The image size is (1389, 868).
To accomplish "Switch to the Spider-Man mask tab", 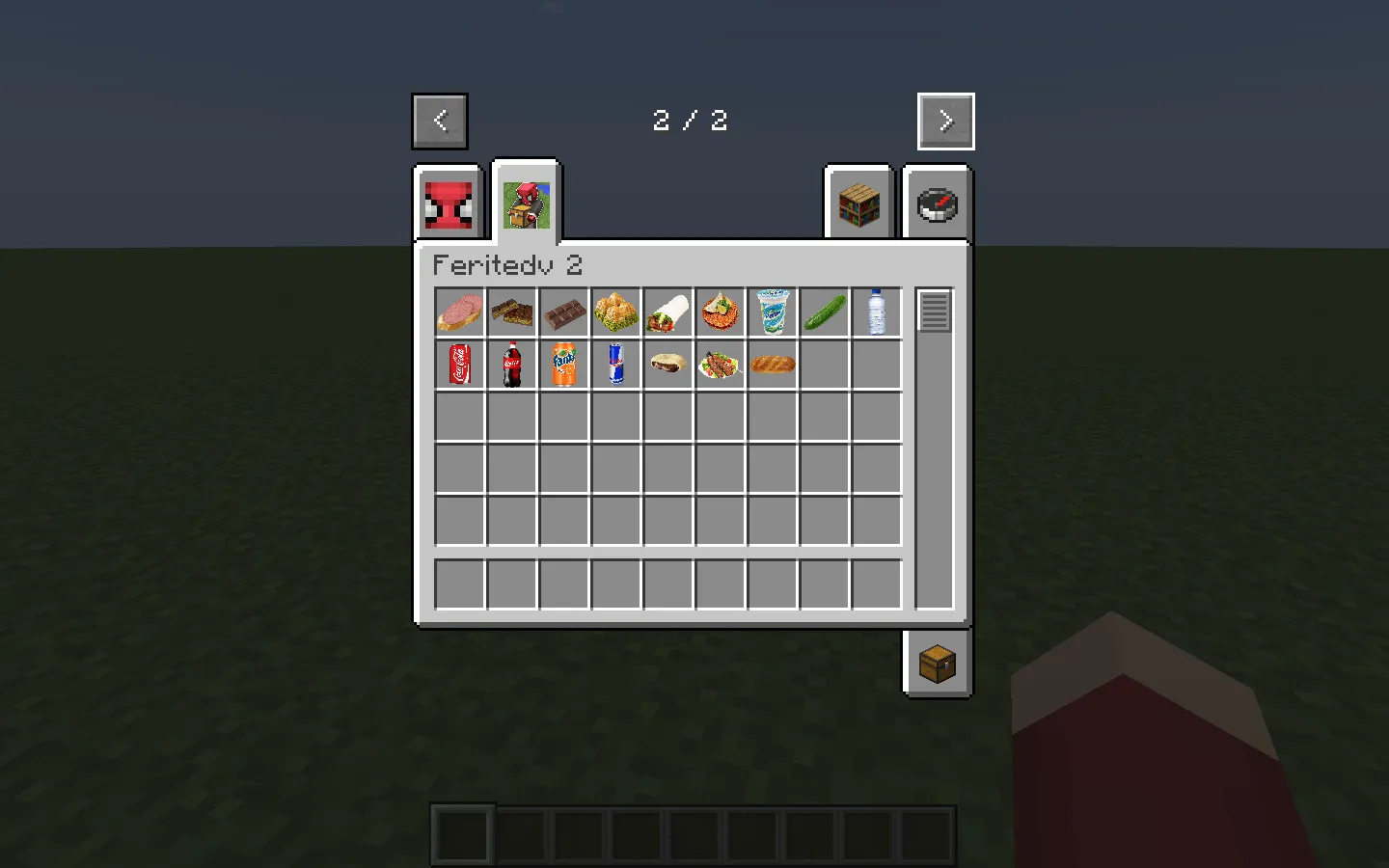I will click(x=447, y=203).
